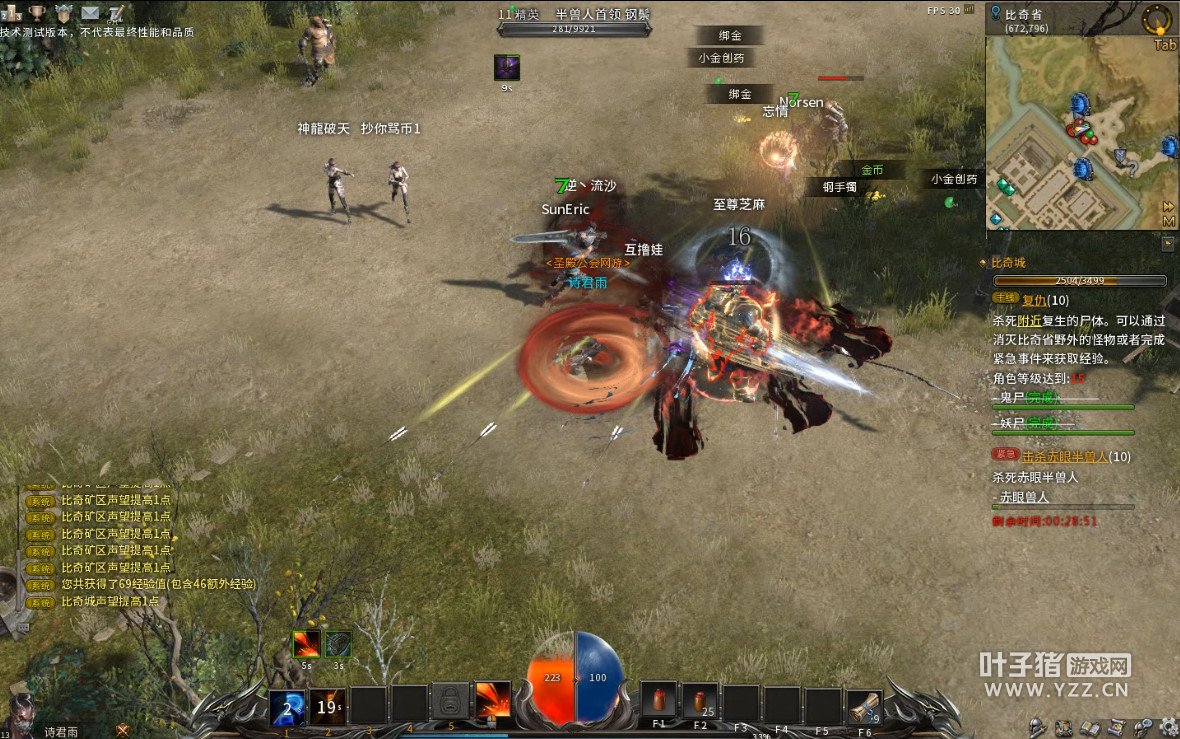Click the locked skill slot 5

(x=450, y=702)
